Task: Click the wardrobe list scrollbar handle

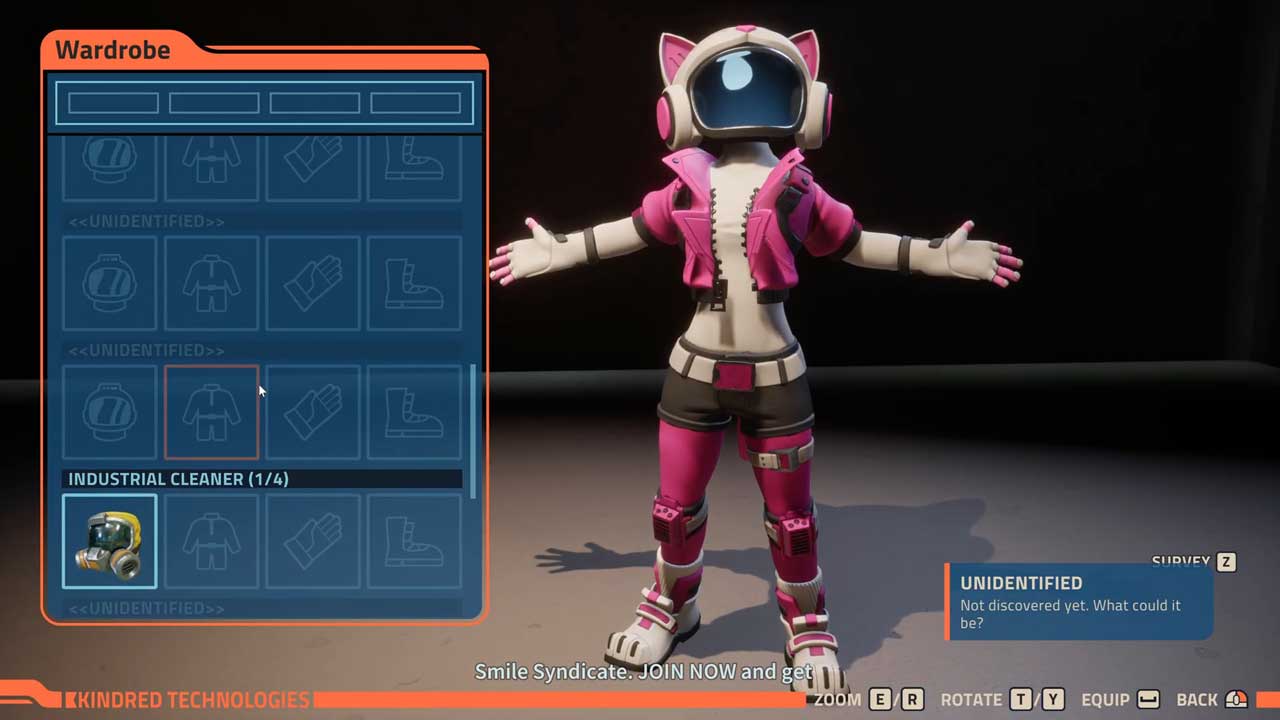Action: coord(473,430)
